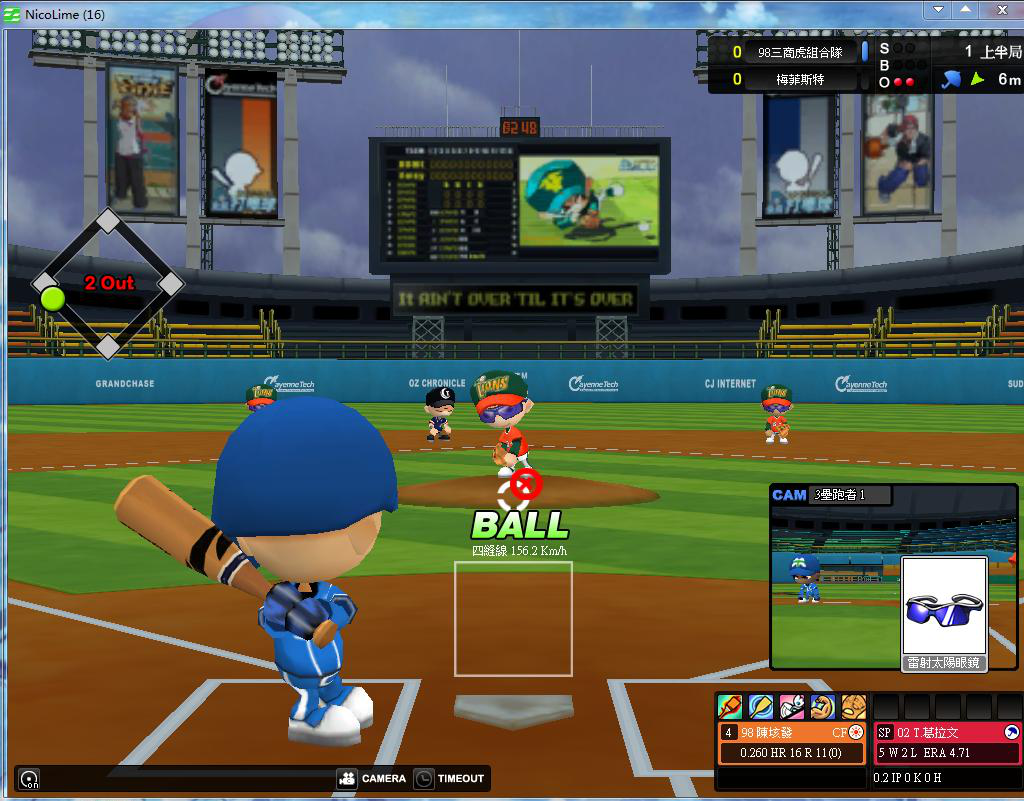This screenshot has width=1024, height=801.
Task: Select the blue paddle bat skill icon
Action: coord(761,707)
